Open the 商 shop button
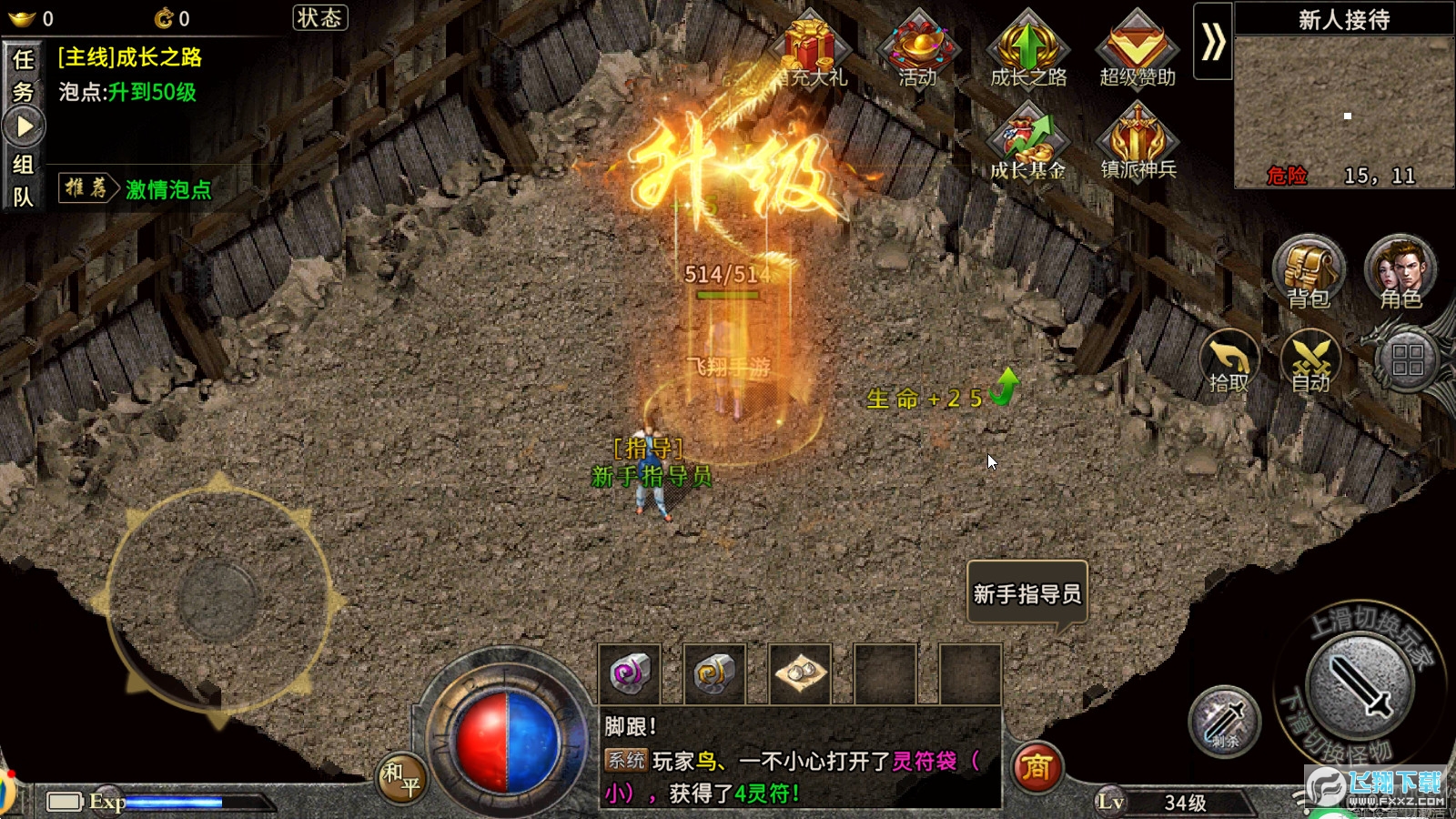 1036,768
